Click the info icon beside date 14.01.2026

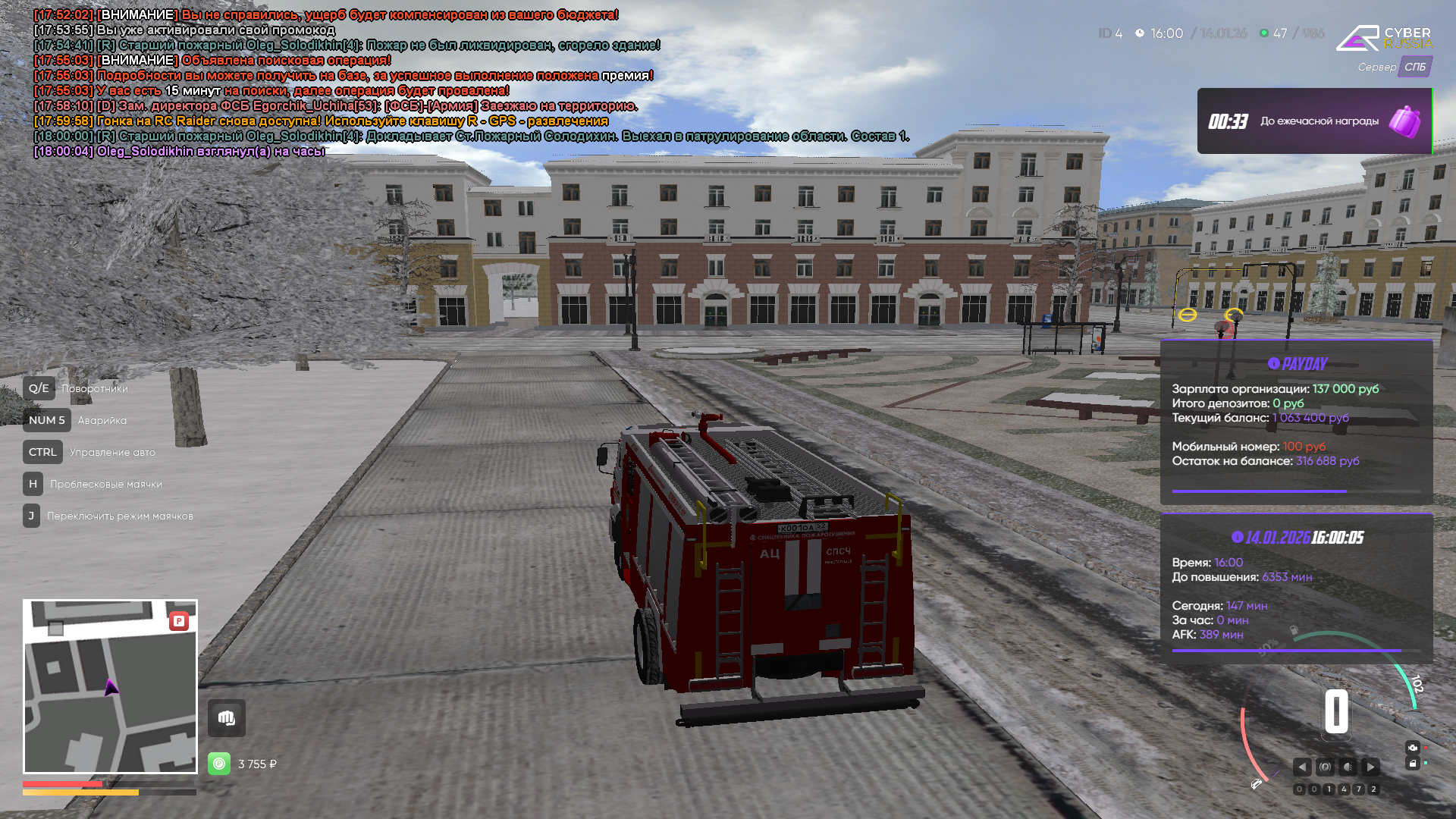point(1238,537)
